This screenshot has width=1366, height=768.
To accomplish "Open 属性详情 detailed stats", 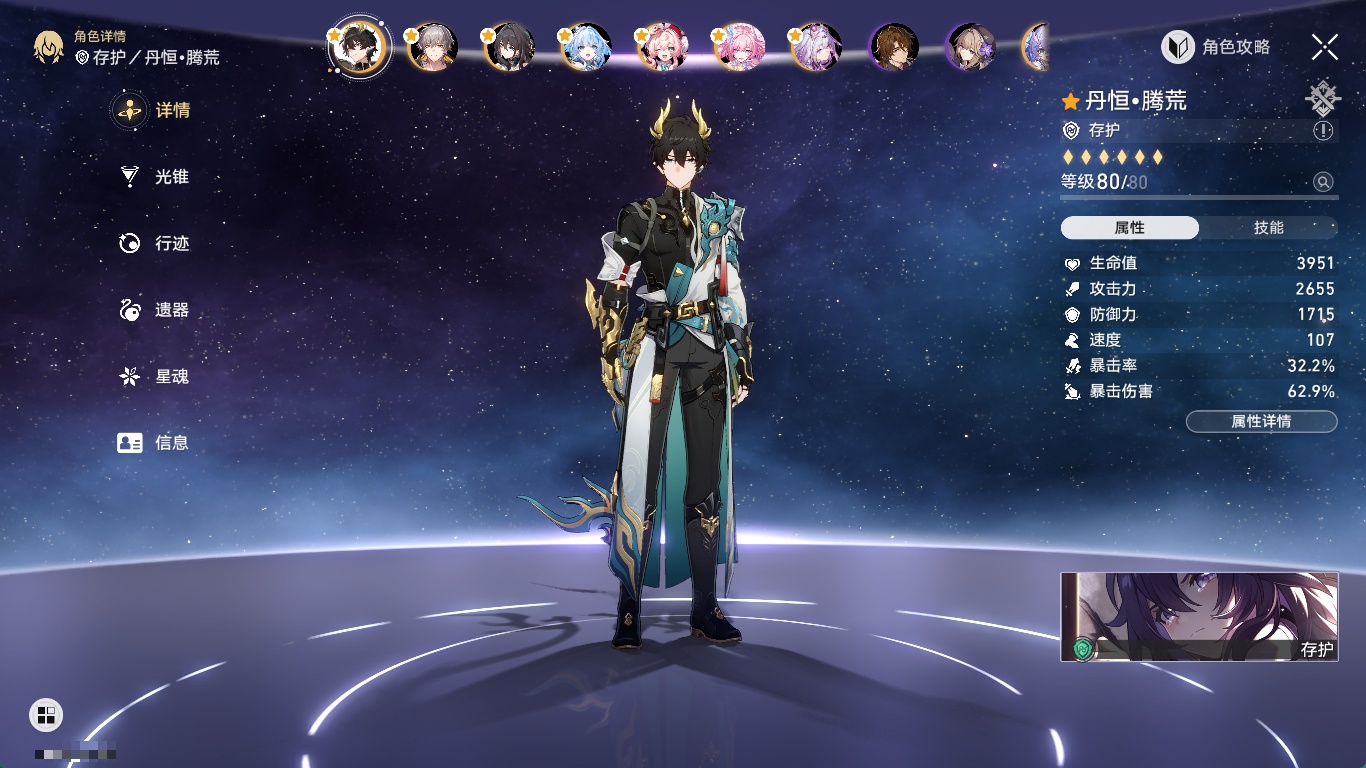I will point(1261,422).
